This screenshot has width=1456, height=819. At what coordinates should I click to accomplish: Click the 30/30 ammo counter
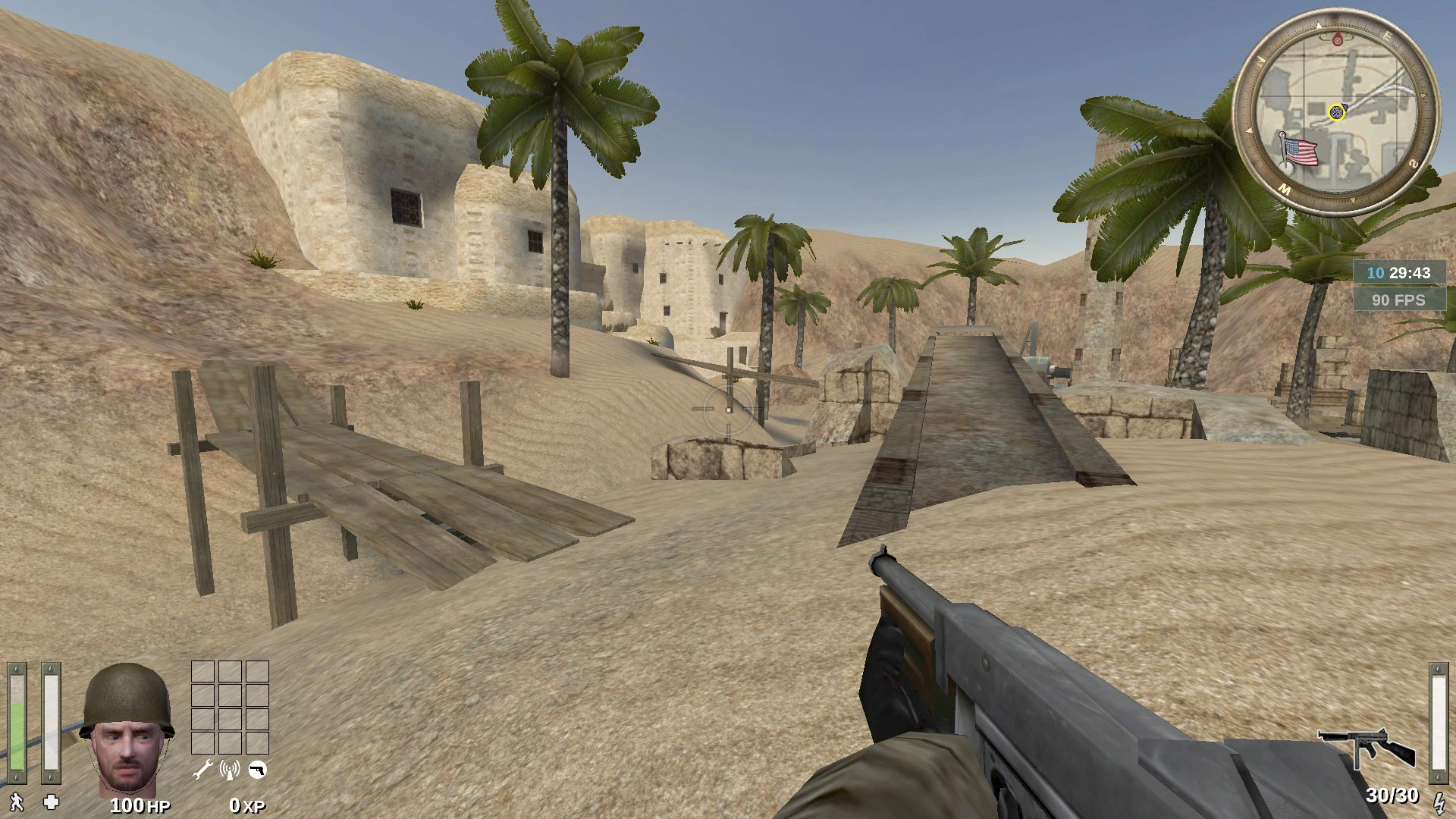[1394, 795]
